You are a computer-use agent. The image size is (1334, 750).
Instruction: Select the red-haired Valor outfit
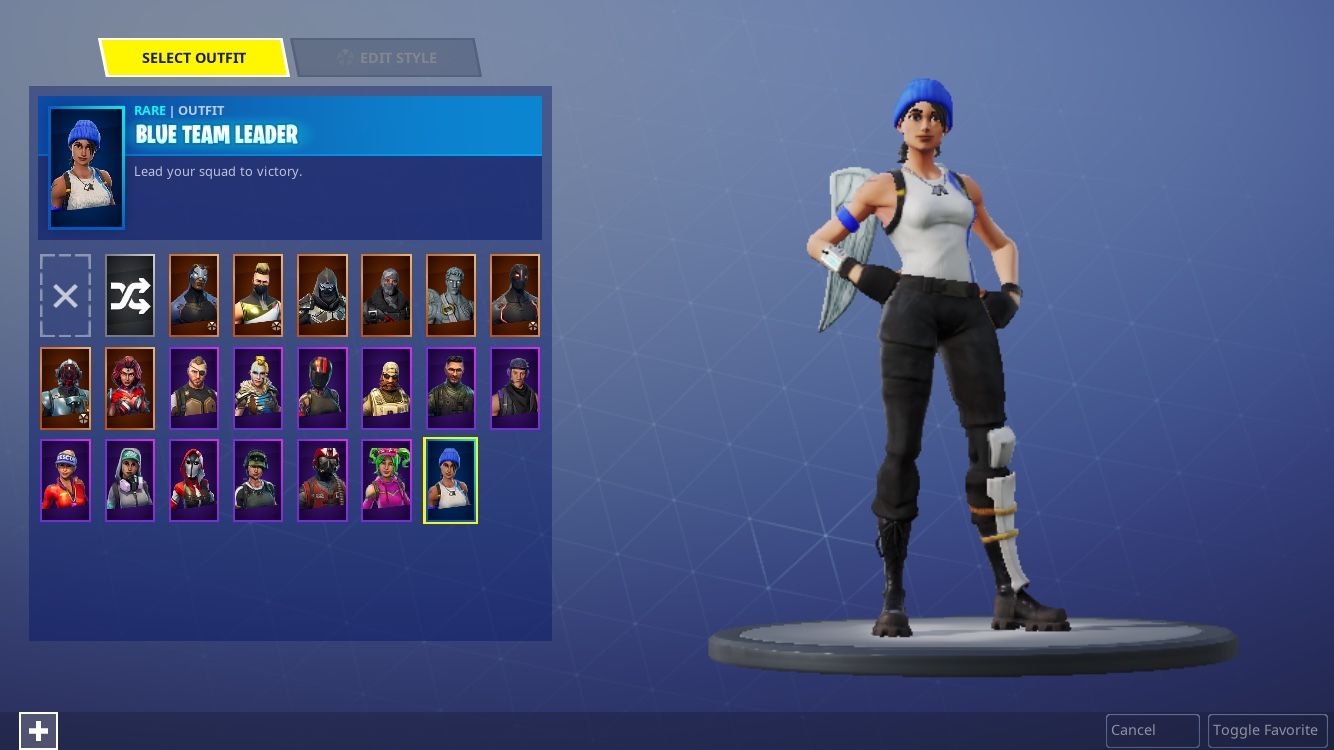click(x=130, y=388)
